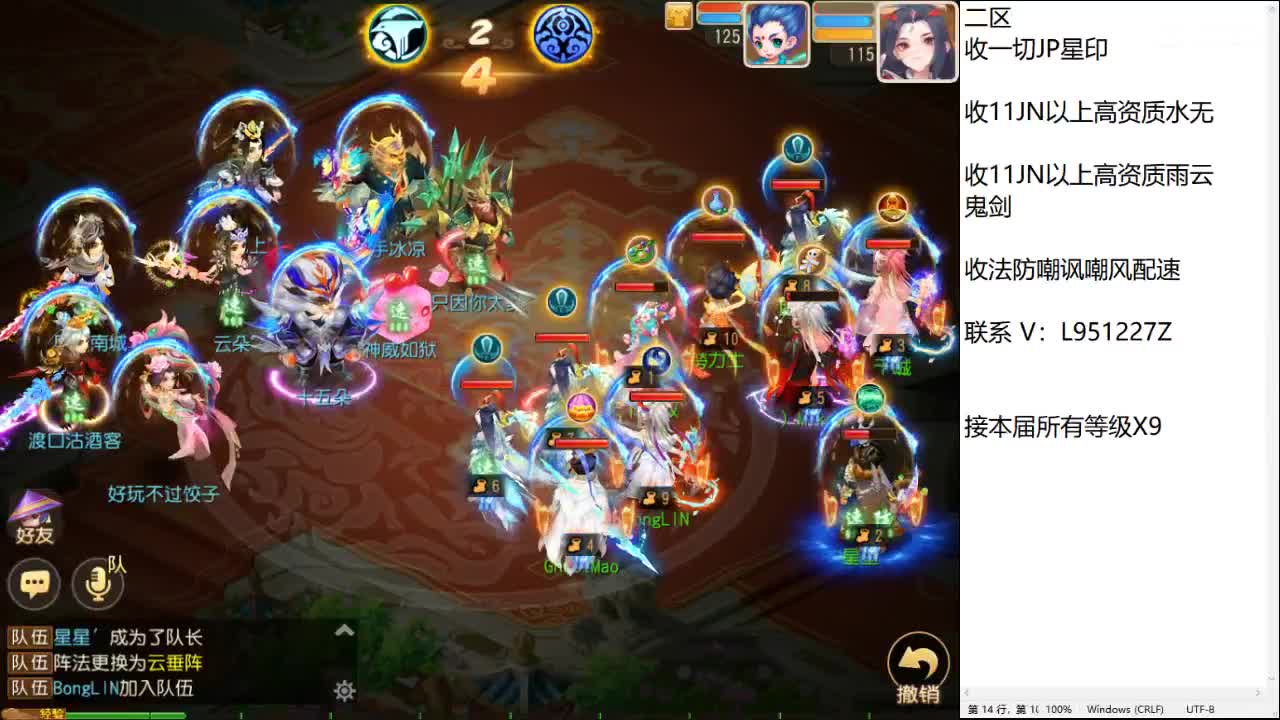Open the chat message bubble icon

point(35,585)
